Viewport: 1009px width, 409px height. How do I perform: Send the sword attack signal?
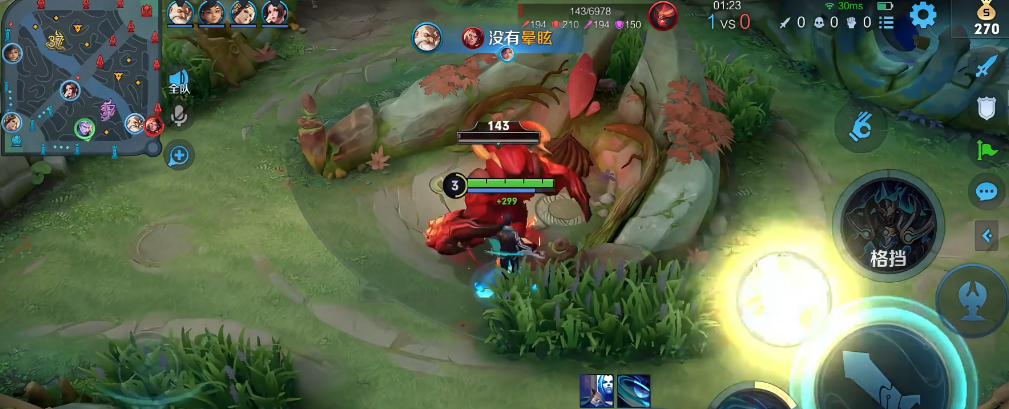point(987,66)
